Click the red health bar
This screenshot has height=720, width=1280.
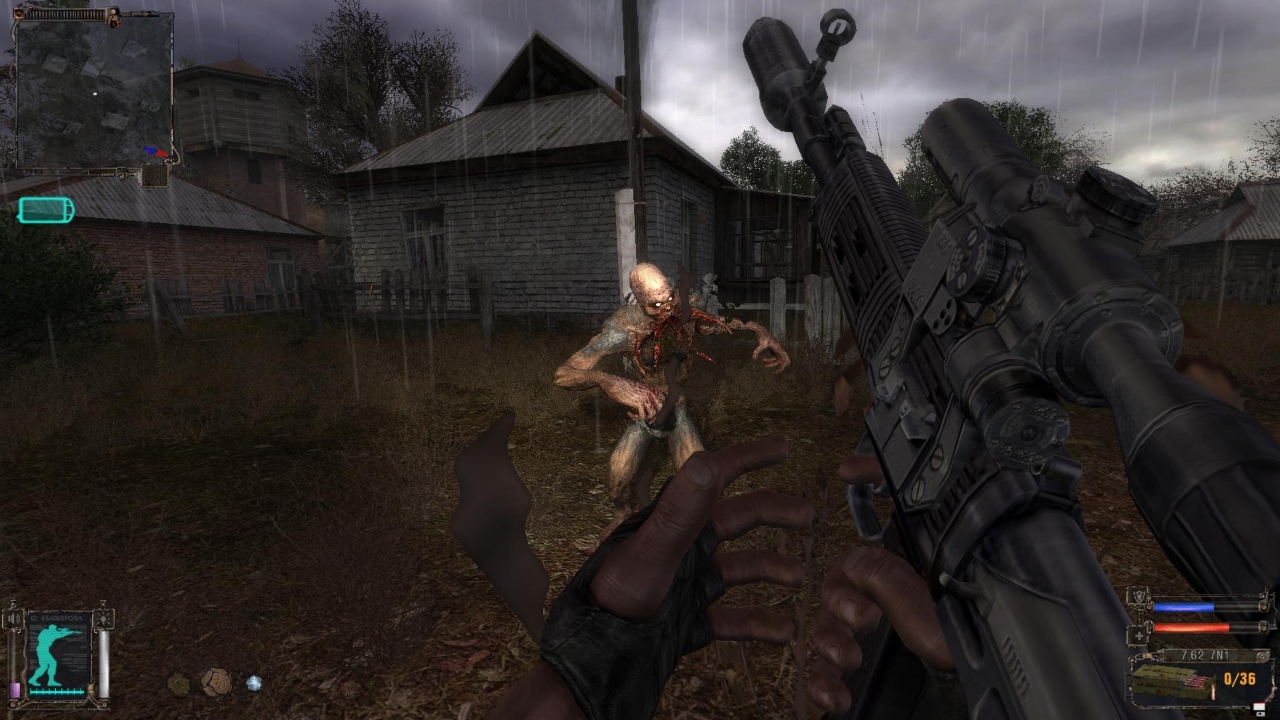[x=1190, y=626]
